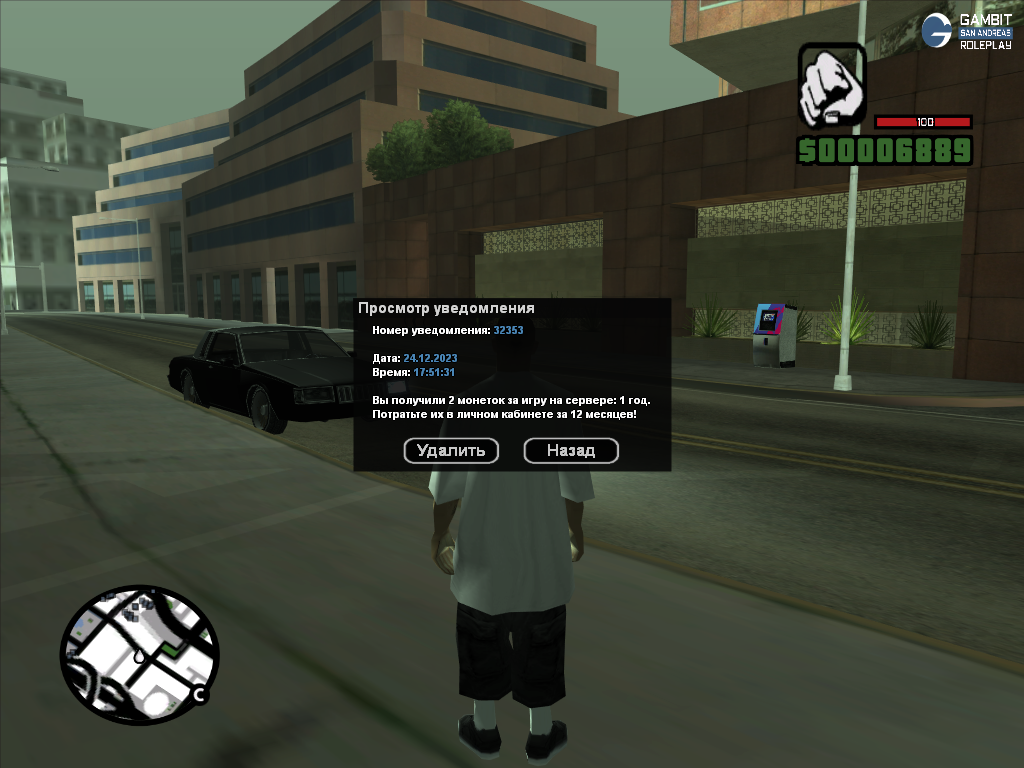The height and width of the screenshot is (768, 1024).
Task: Delete the notification with the Удалить button
Action: (451, 451)
